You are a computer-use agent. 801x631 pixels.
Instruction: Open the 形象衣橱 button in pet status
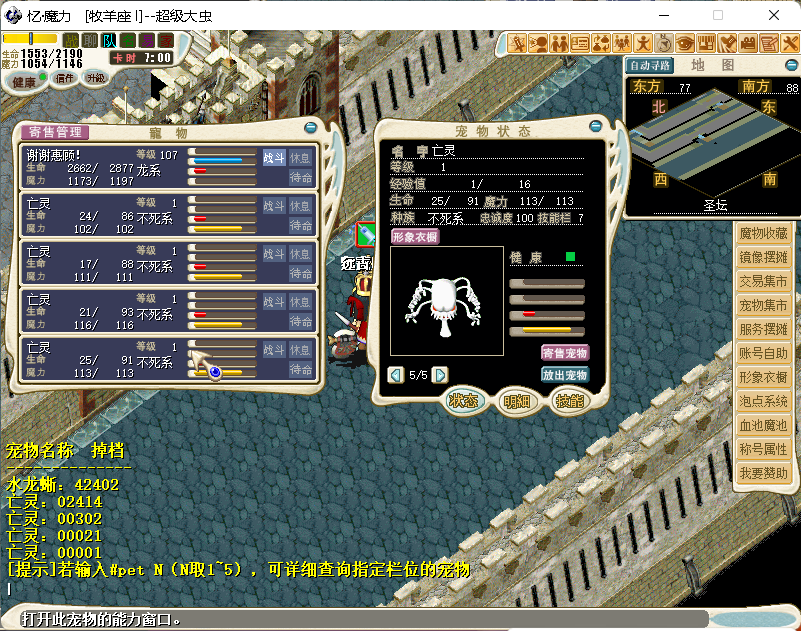(414, 237)
